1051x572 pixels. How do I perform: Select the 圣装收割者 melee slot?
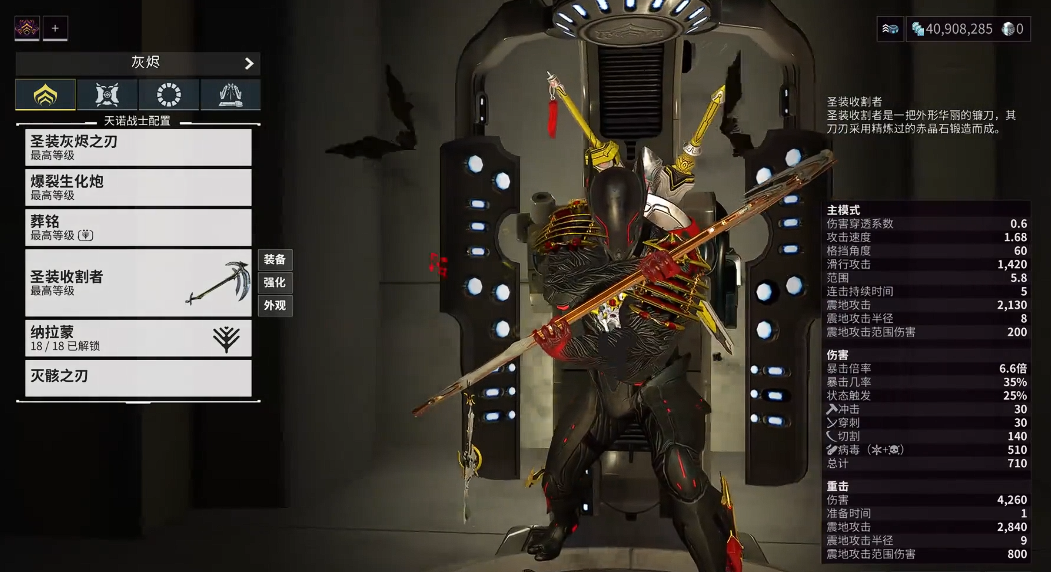pos(138,282)
